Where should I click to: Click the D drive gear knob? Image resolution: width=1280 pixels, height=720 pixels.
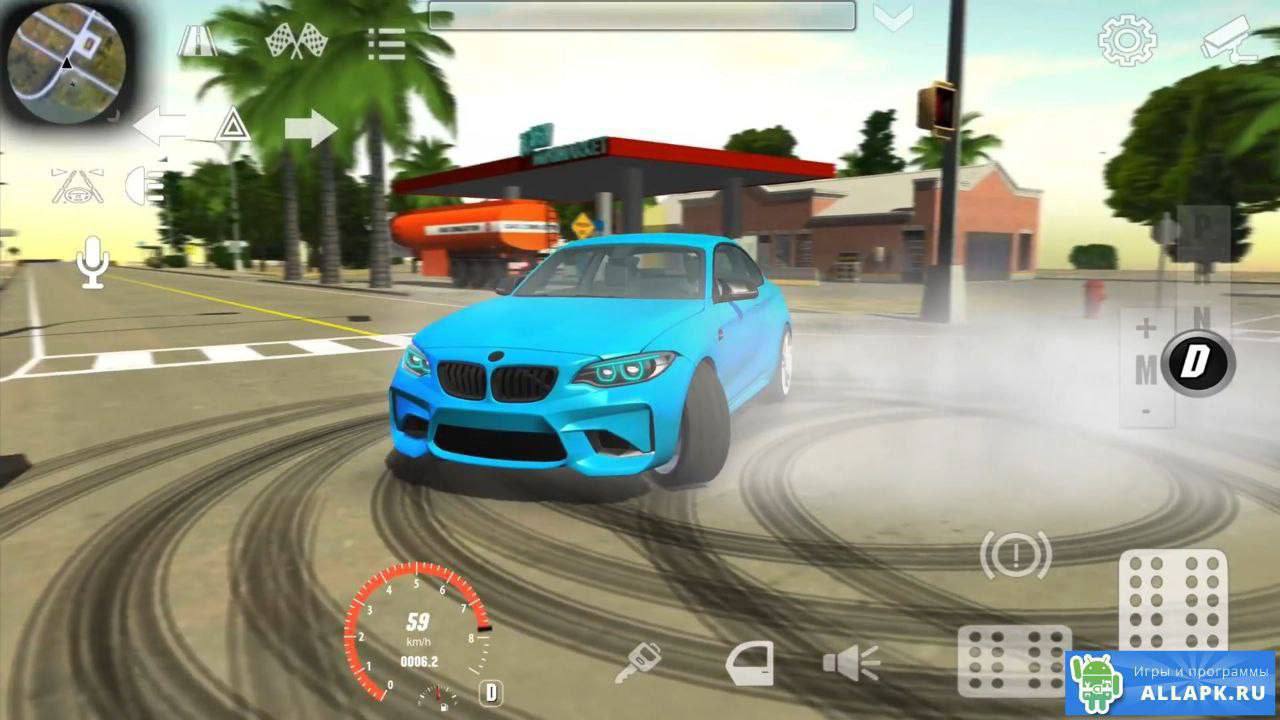(1197, 362)
